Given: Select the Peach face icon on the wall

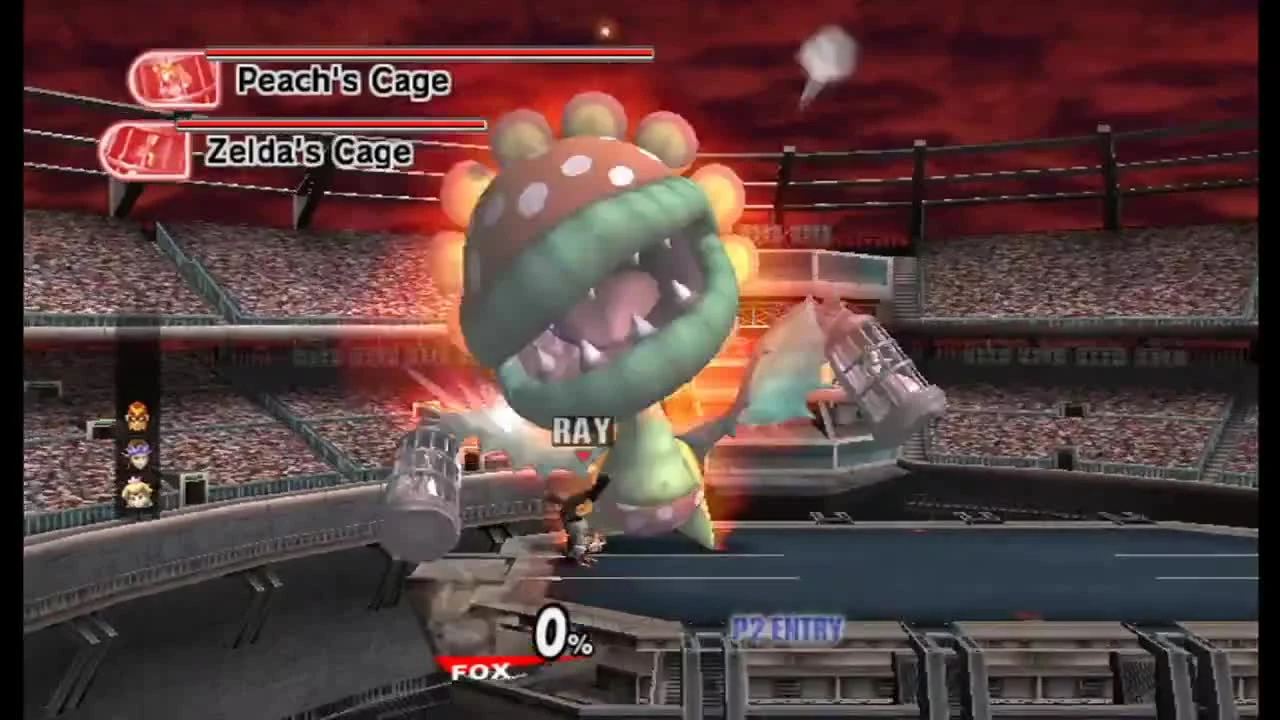Looking at the screenshot, I should coord(137,494).
